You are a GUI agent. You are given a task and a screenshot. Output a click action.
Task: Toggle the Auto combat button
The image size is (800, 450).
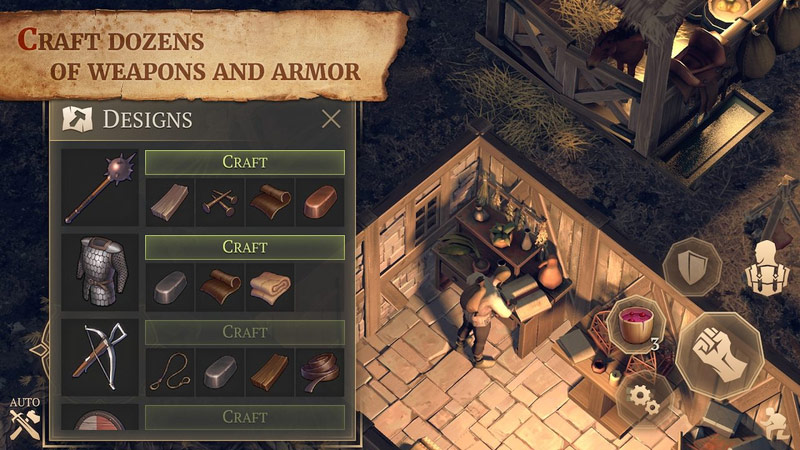pyautogui.click(x=24, y=420)
